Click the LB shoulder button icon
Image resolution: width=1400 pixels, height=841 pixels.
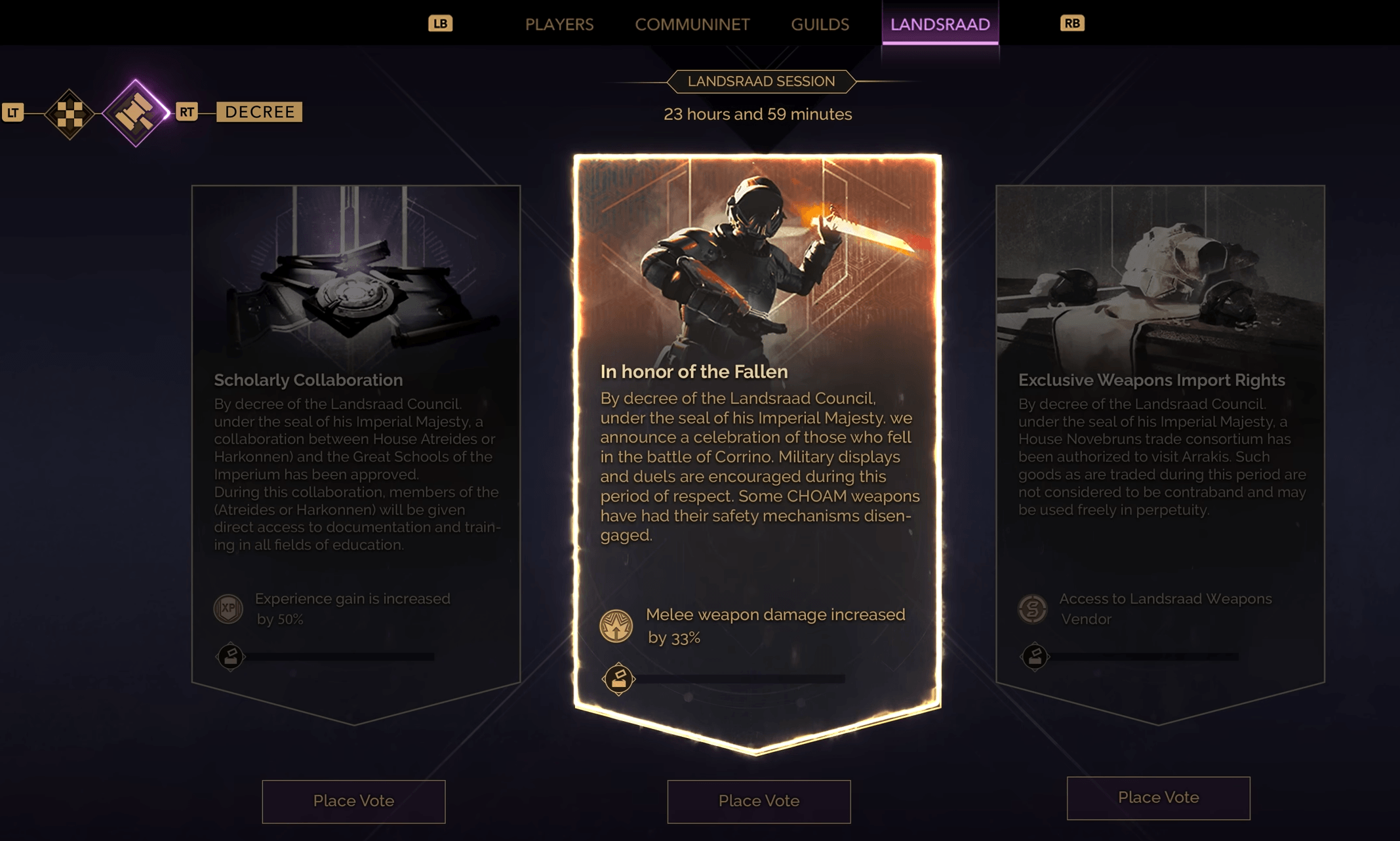tap(441, 23)
